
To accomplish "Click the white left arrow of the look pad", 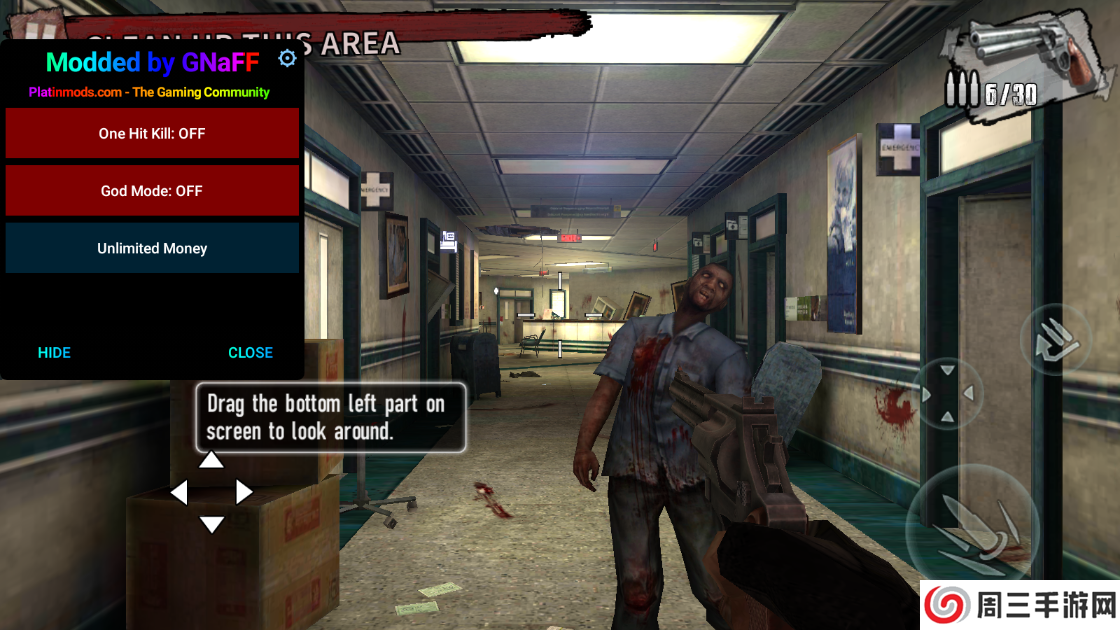I will pyautogui.click(x=179, y=492).
